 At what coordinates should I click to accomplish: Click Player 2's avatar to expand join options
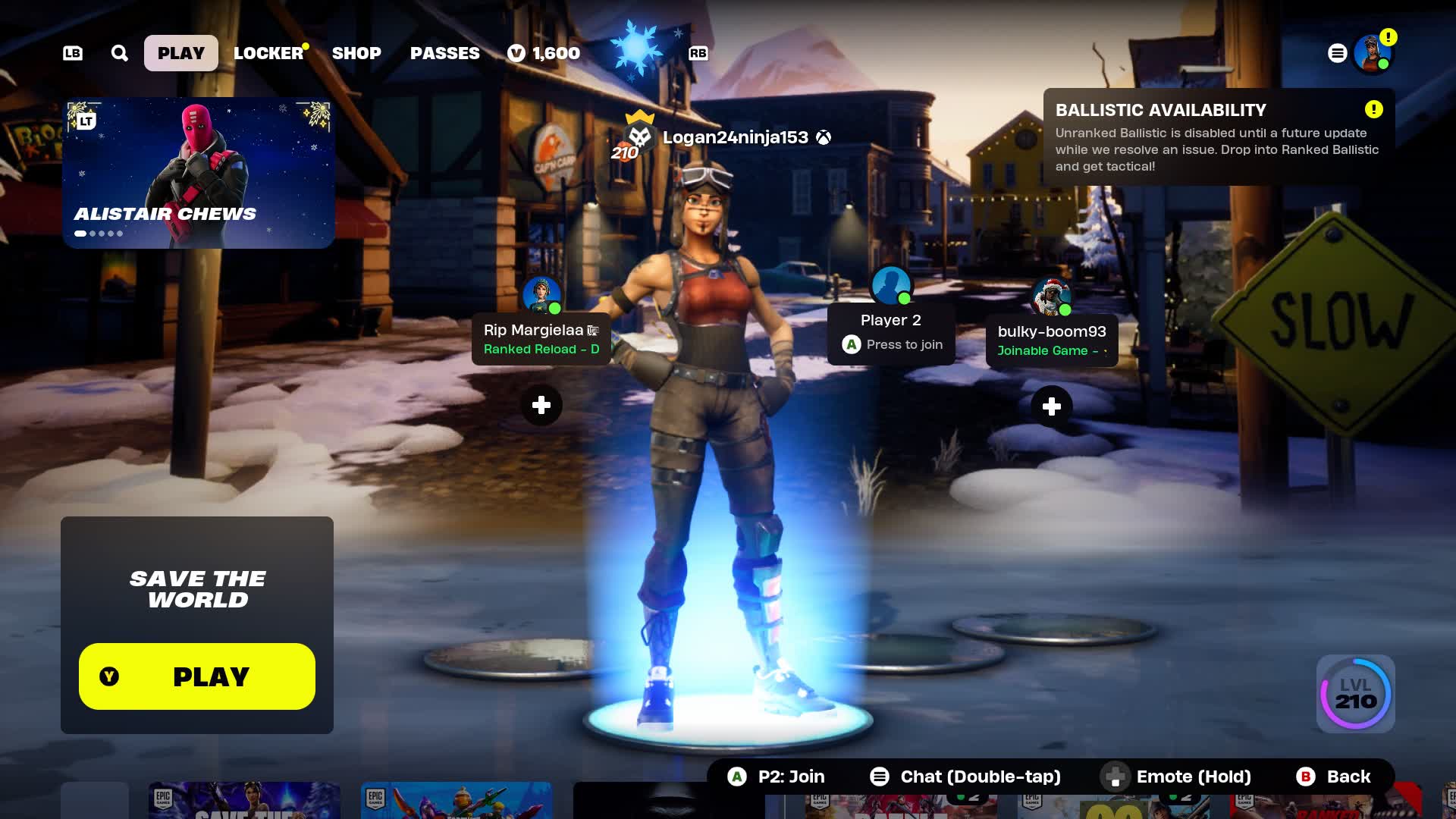tap(890, 286)
